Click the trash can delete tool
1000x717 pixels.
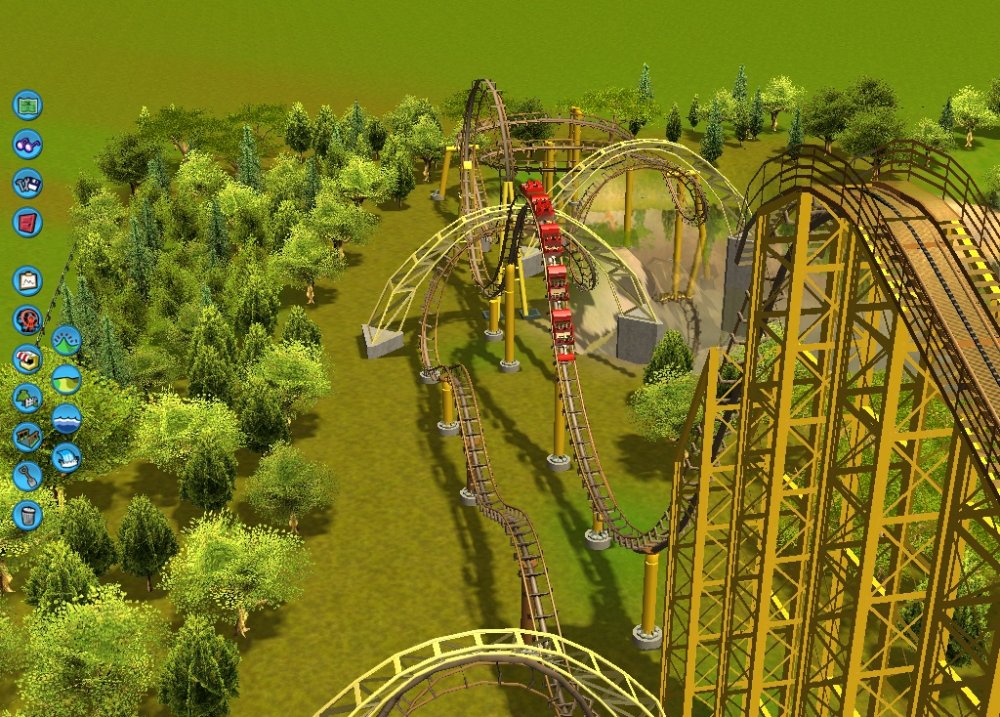coord(27,515)
